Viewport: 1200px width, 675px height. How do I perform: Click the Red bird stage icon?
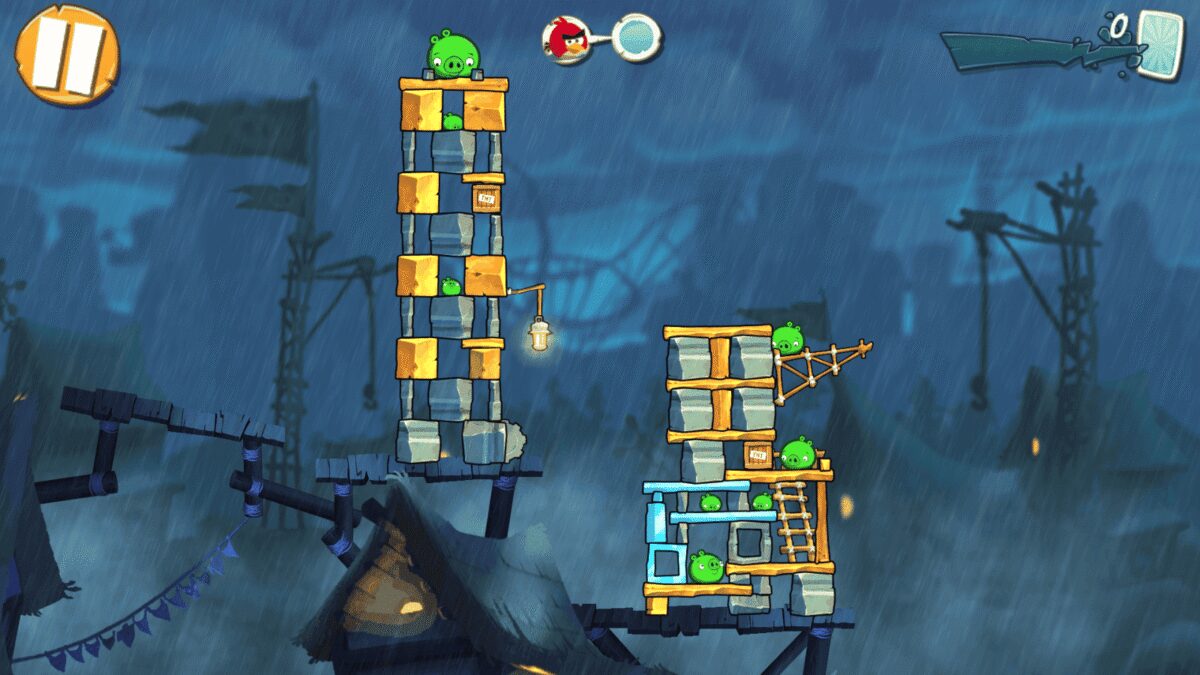point(566,39)
